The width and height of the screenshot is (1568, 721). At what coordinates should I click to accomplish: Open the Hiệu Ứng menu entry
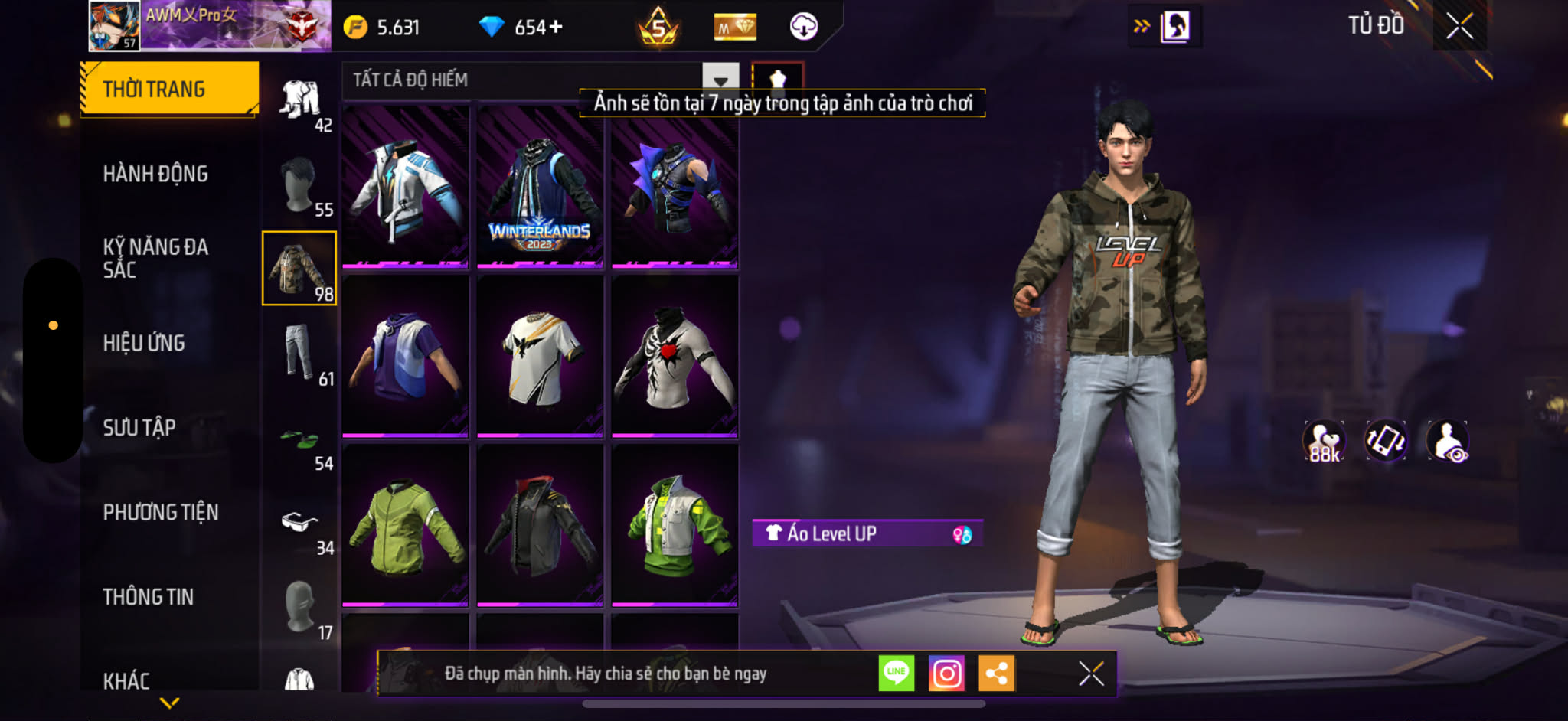click(x=144, y=343)
